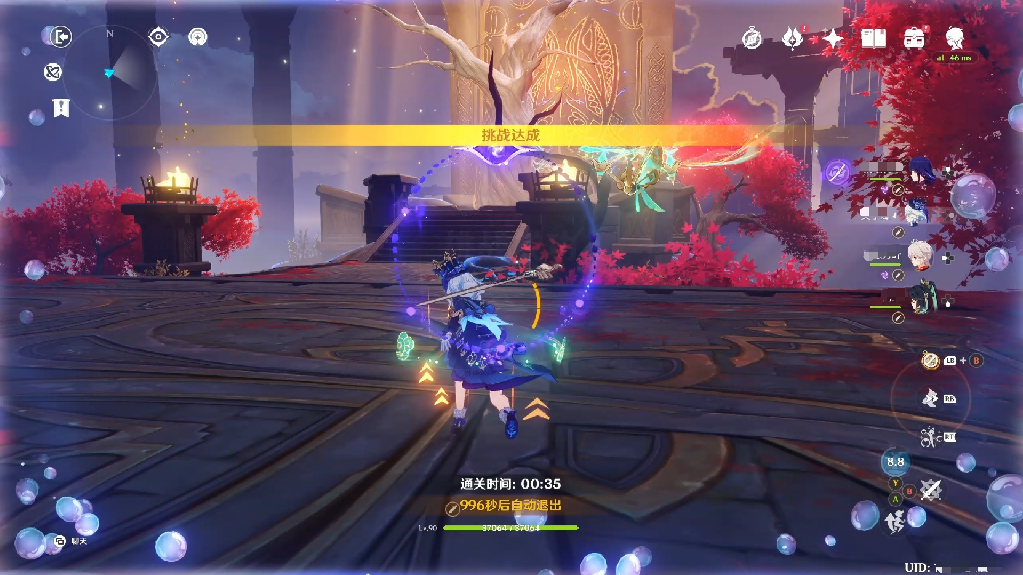Open the round signal icon right of the minimap
Image resolution: width=1023 pixels, height=575 pixels.
198,37
